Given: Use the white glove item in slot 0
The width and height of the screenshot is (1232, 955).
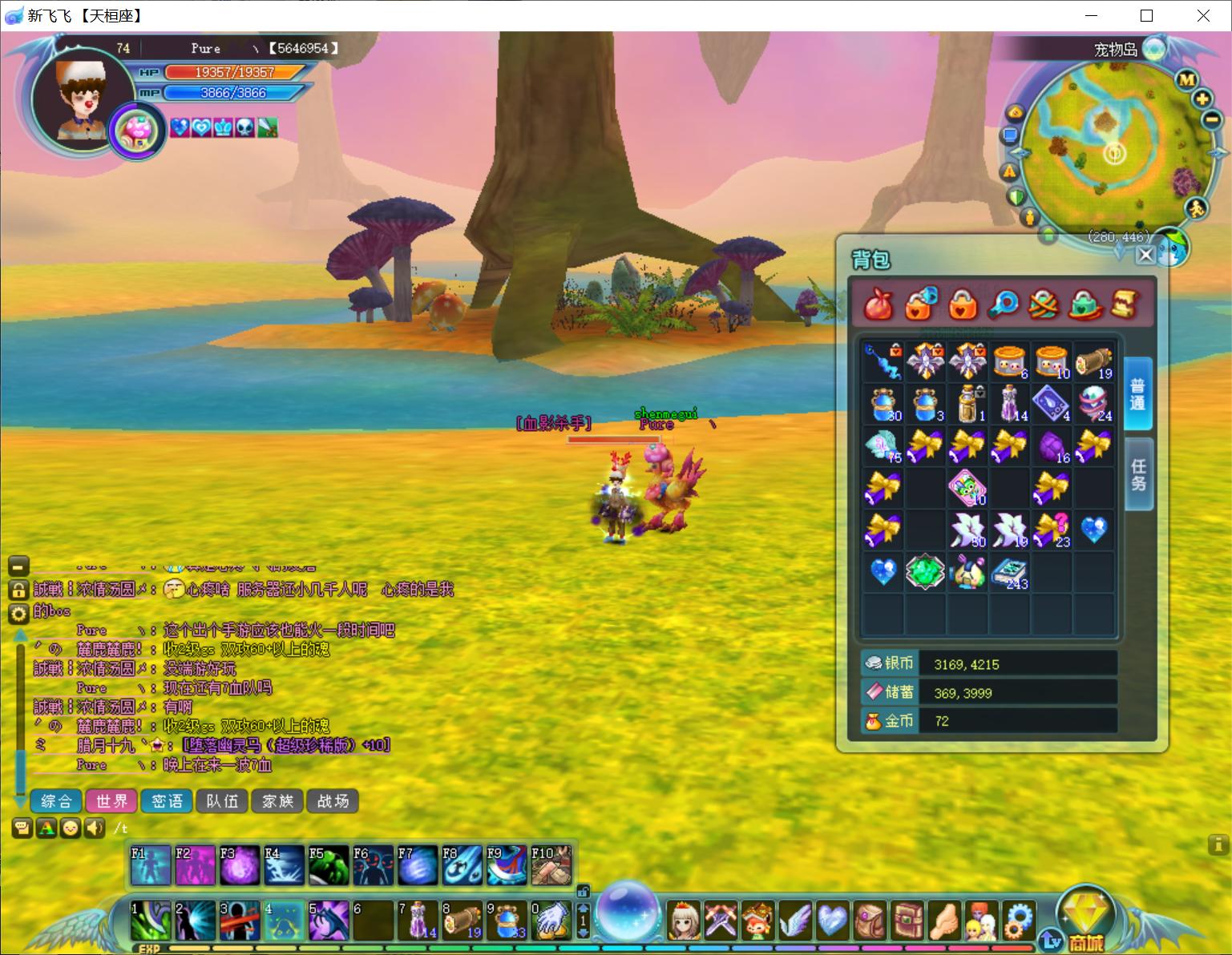Looking at the screenshot, I should [550, 920].
